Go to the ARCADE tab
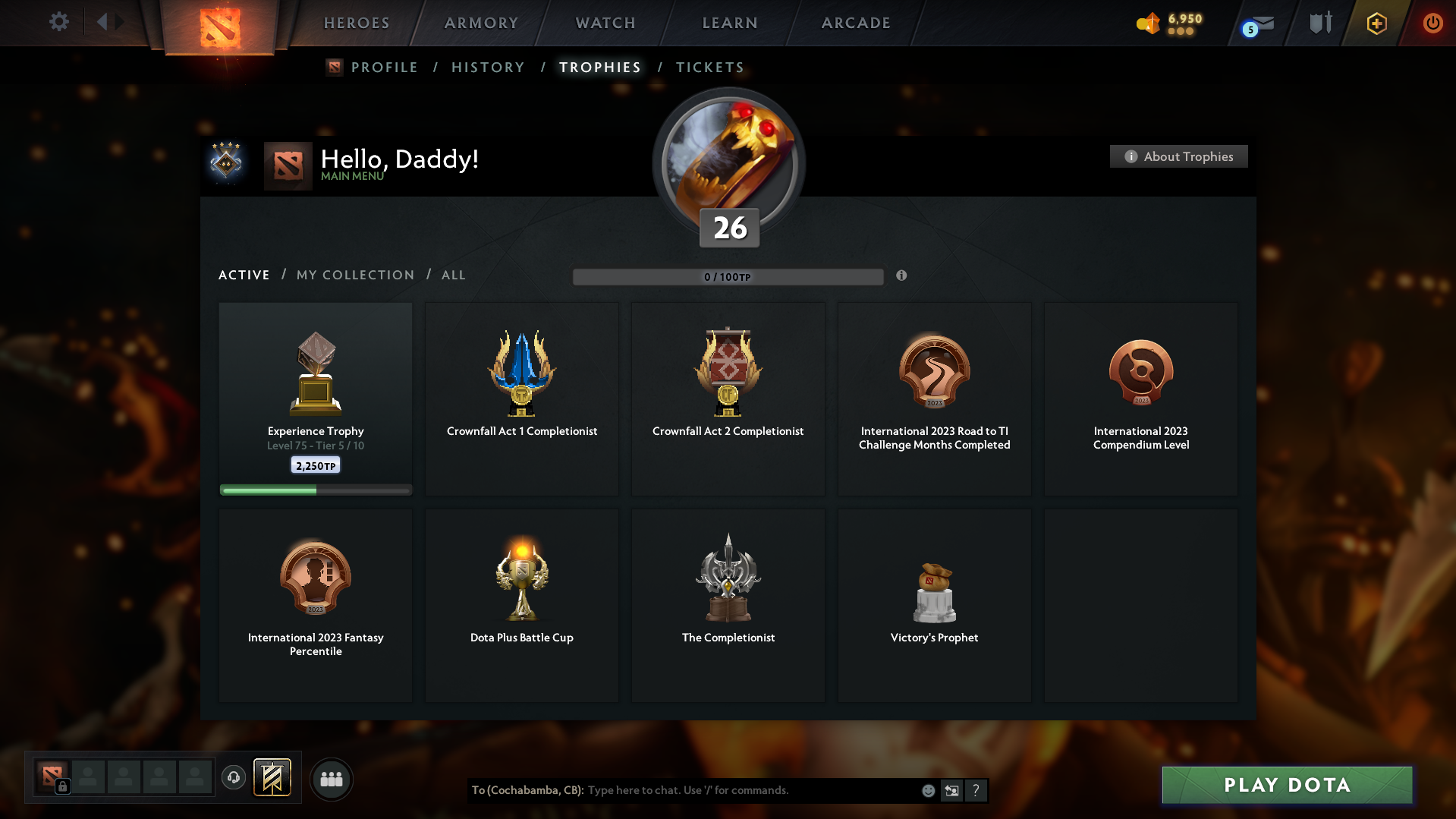This screenshot has height=819, width=1456. 855,23
